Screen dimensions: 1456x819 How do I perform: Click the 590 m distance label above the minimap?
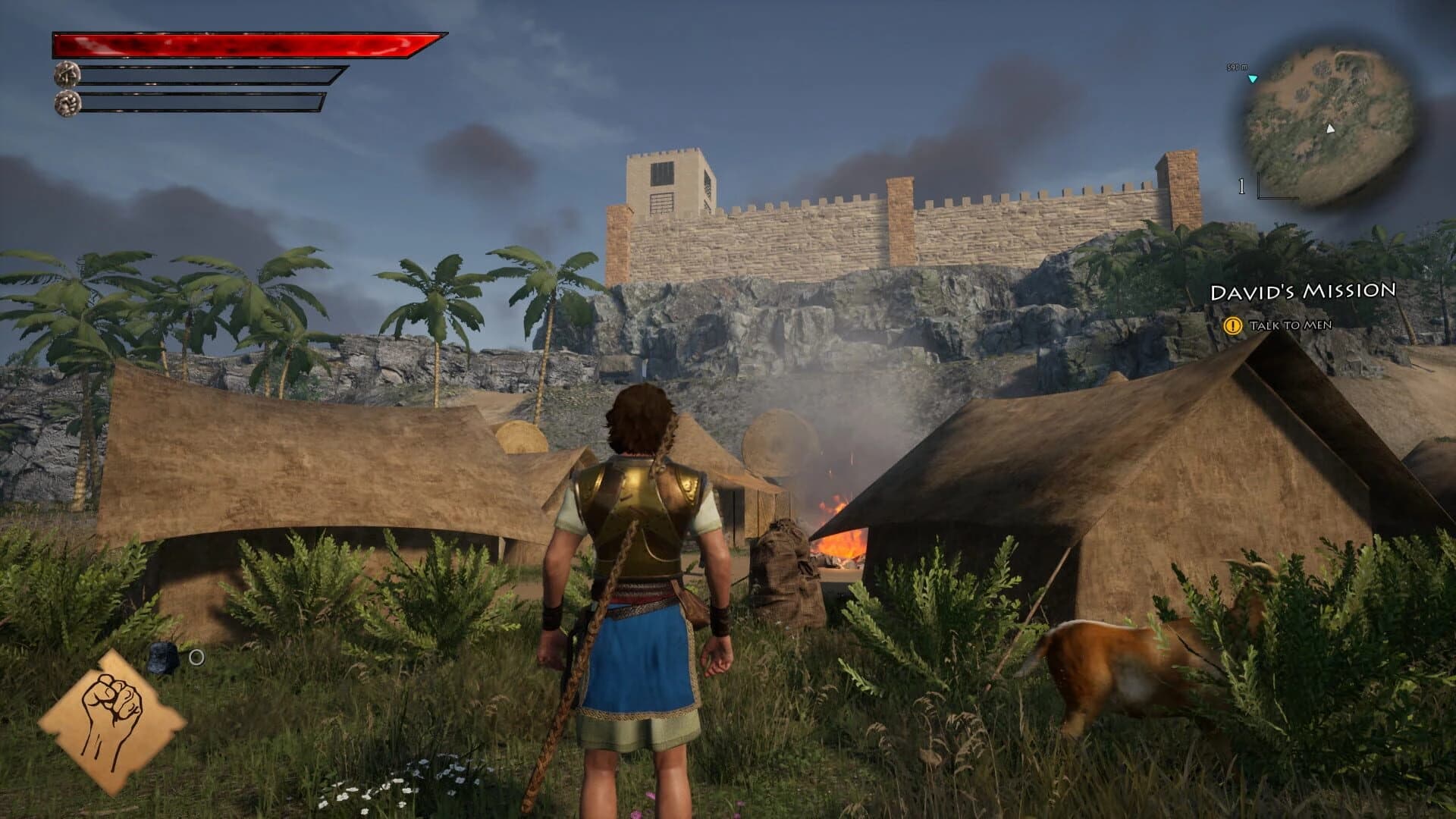[1237, 67]
